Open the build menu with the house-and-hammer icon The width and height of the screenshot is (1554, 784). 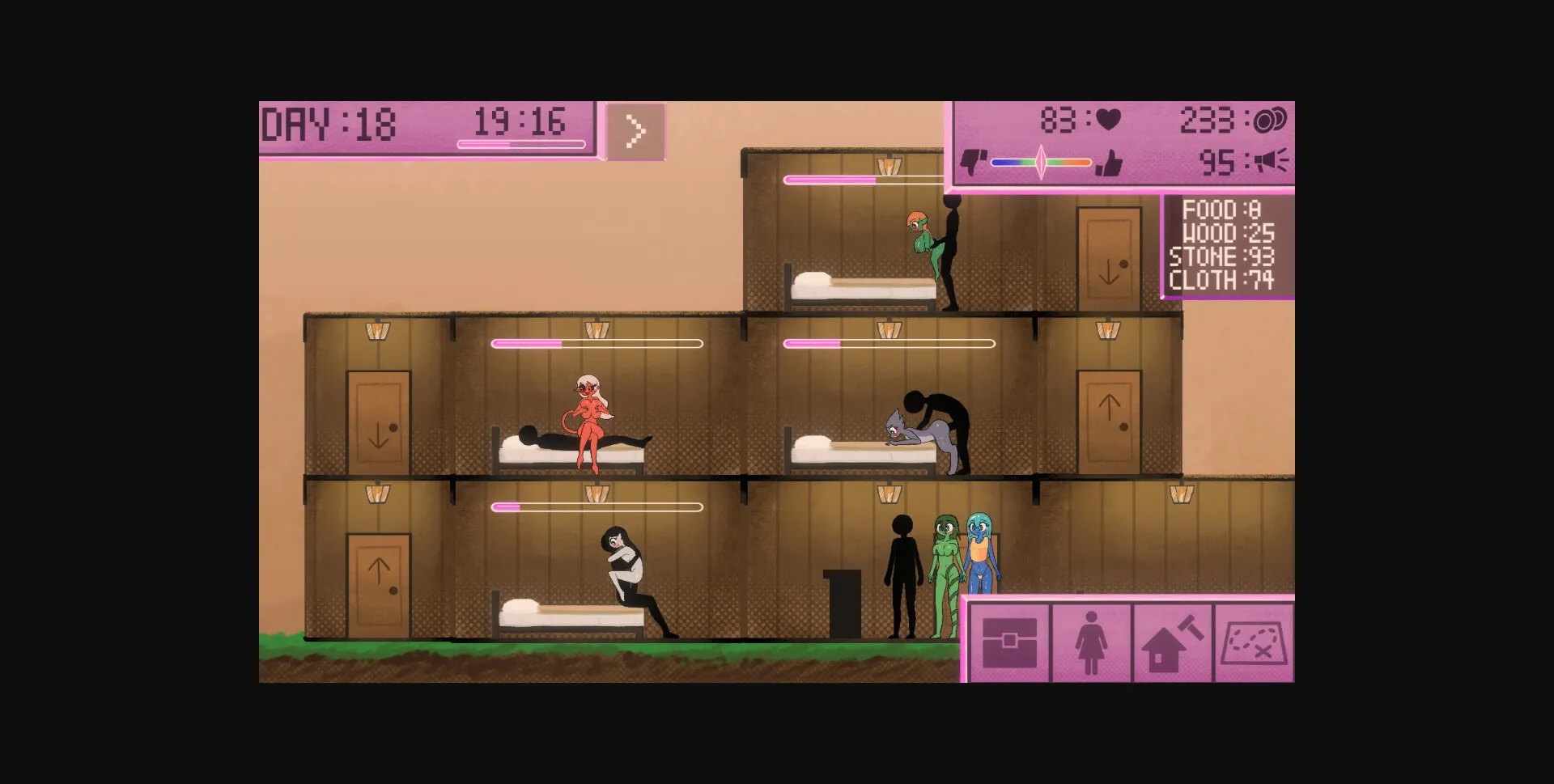[x=1172, y=643]
